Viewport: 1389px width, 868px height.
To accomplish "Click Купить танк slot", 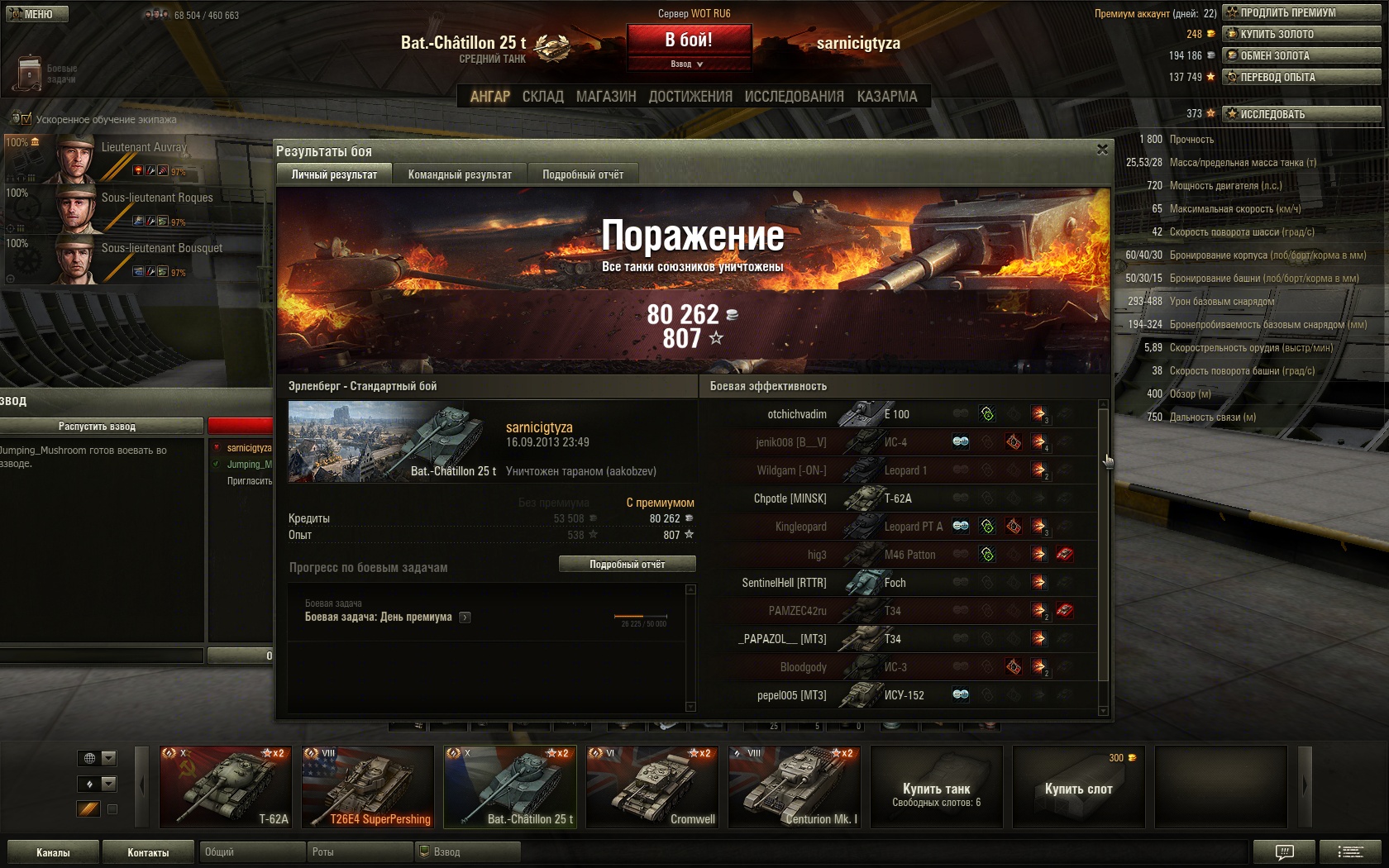I will click(x=937, y=786).
